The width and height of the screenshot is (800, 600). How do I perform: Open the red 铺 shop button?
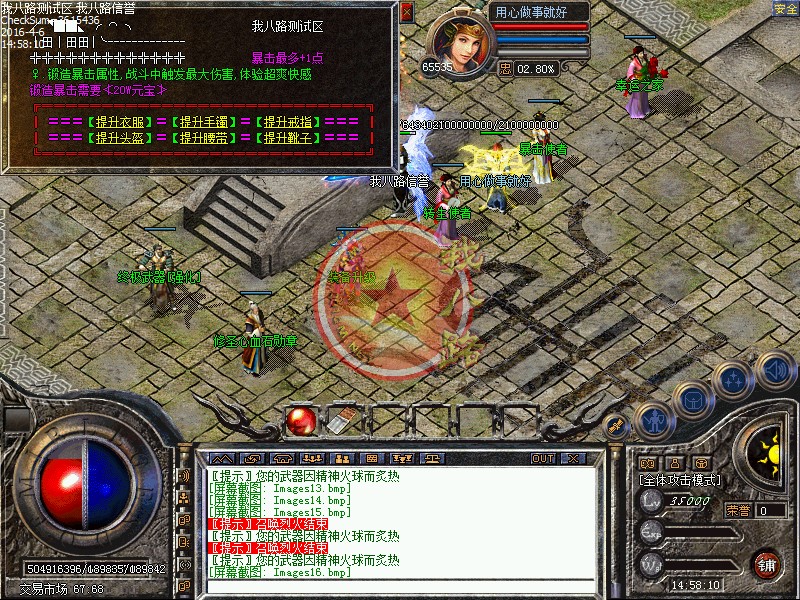767,563
